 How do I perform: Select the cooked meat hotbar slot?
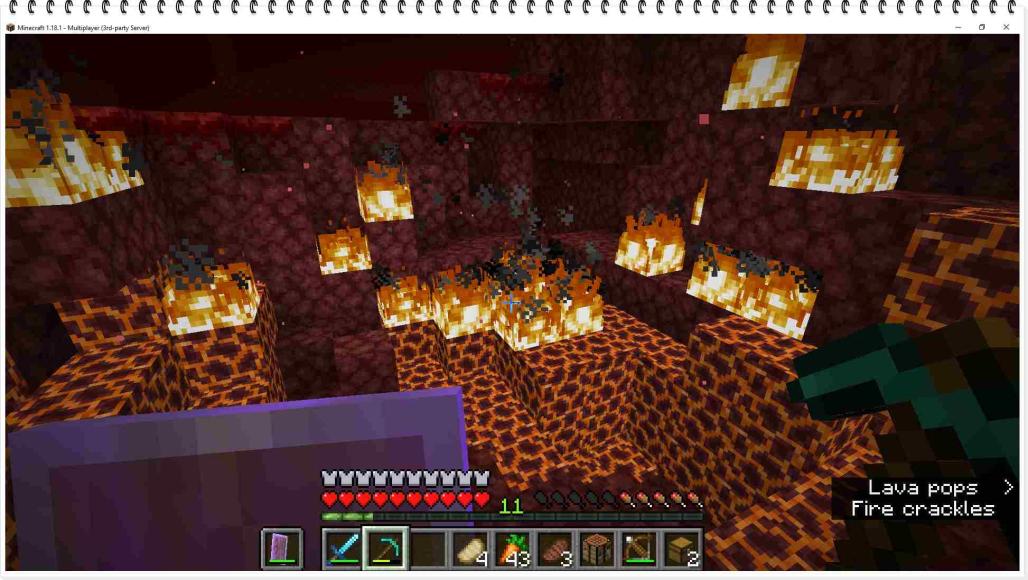coord(554,549)
